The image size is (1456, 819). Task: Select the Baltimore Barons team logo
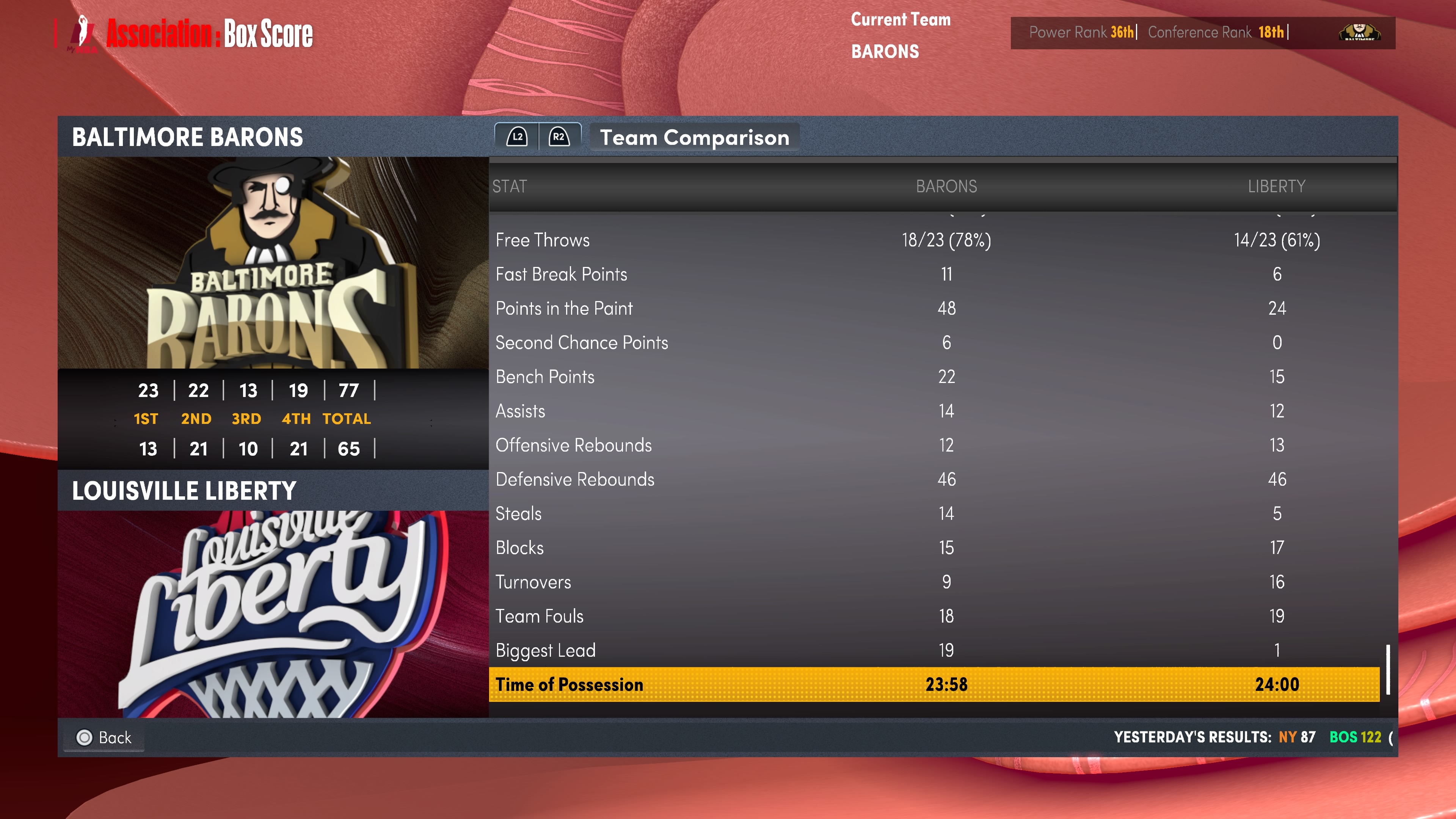tap(273, 263)
